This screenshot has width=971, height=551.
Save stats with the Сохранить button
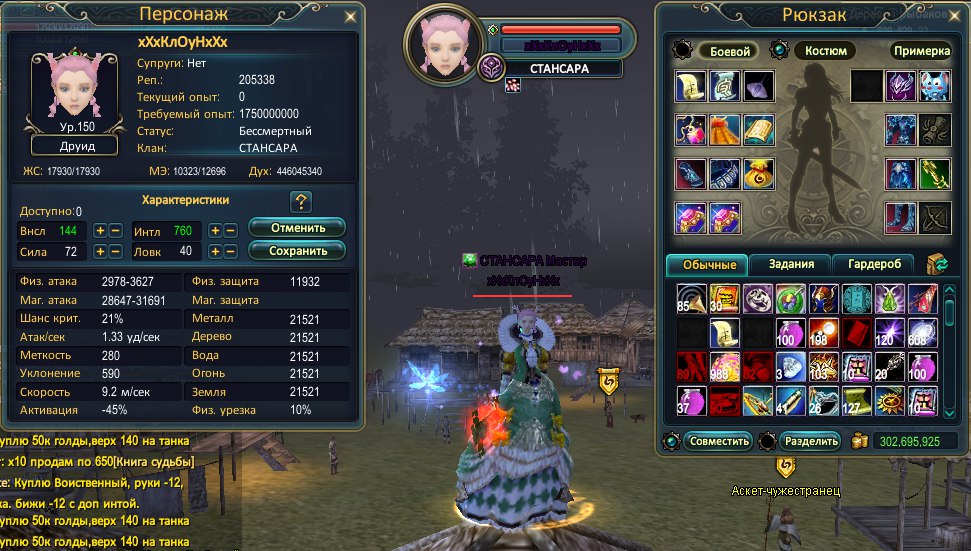pos(296,250)
